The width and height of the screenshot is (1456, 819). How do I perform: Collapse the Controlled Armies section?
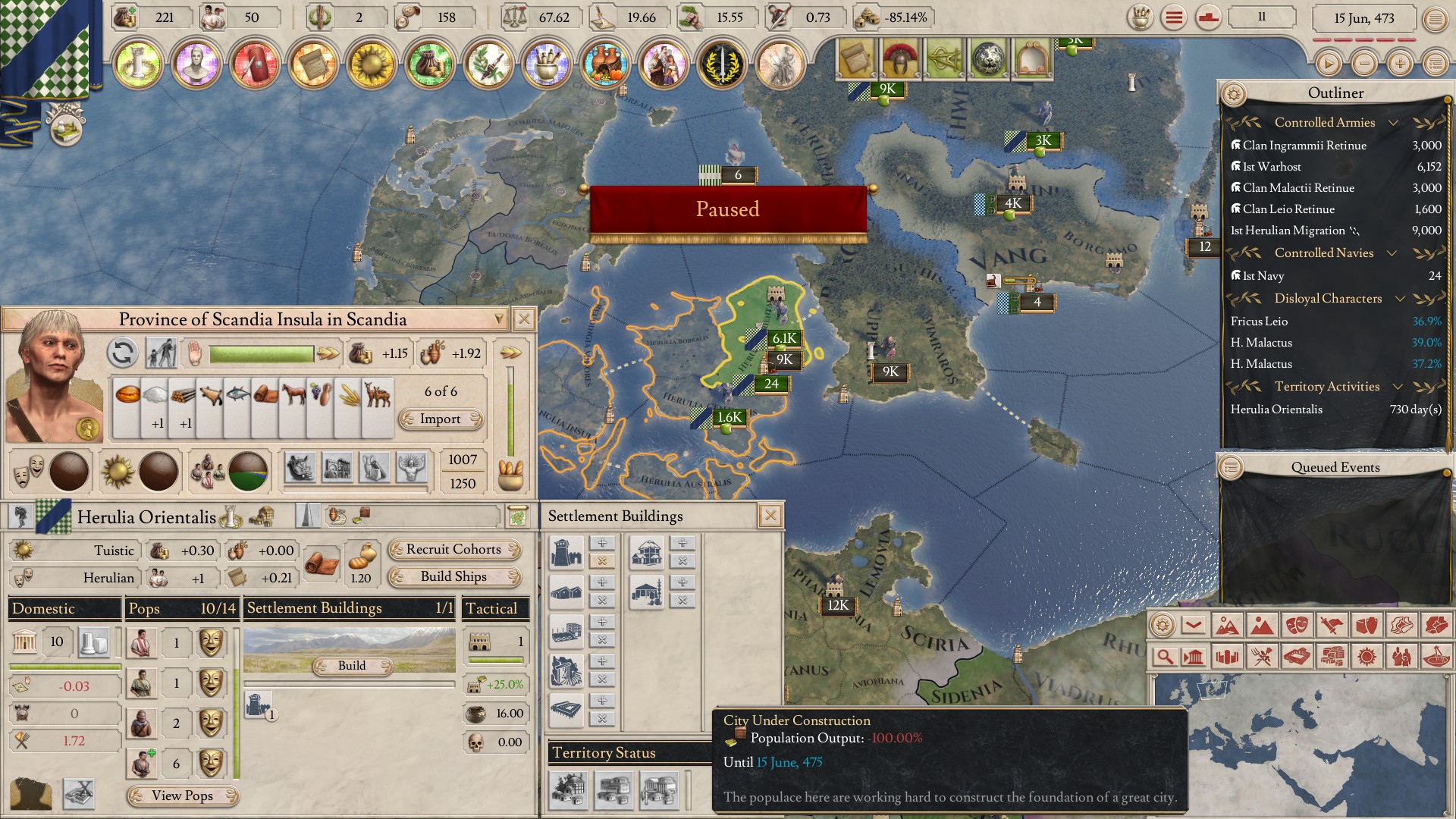click(x=1393, y=123)
